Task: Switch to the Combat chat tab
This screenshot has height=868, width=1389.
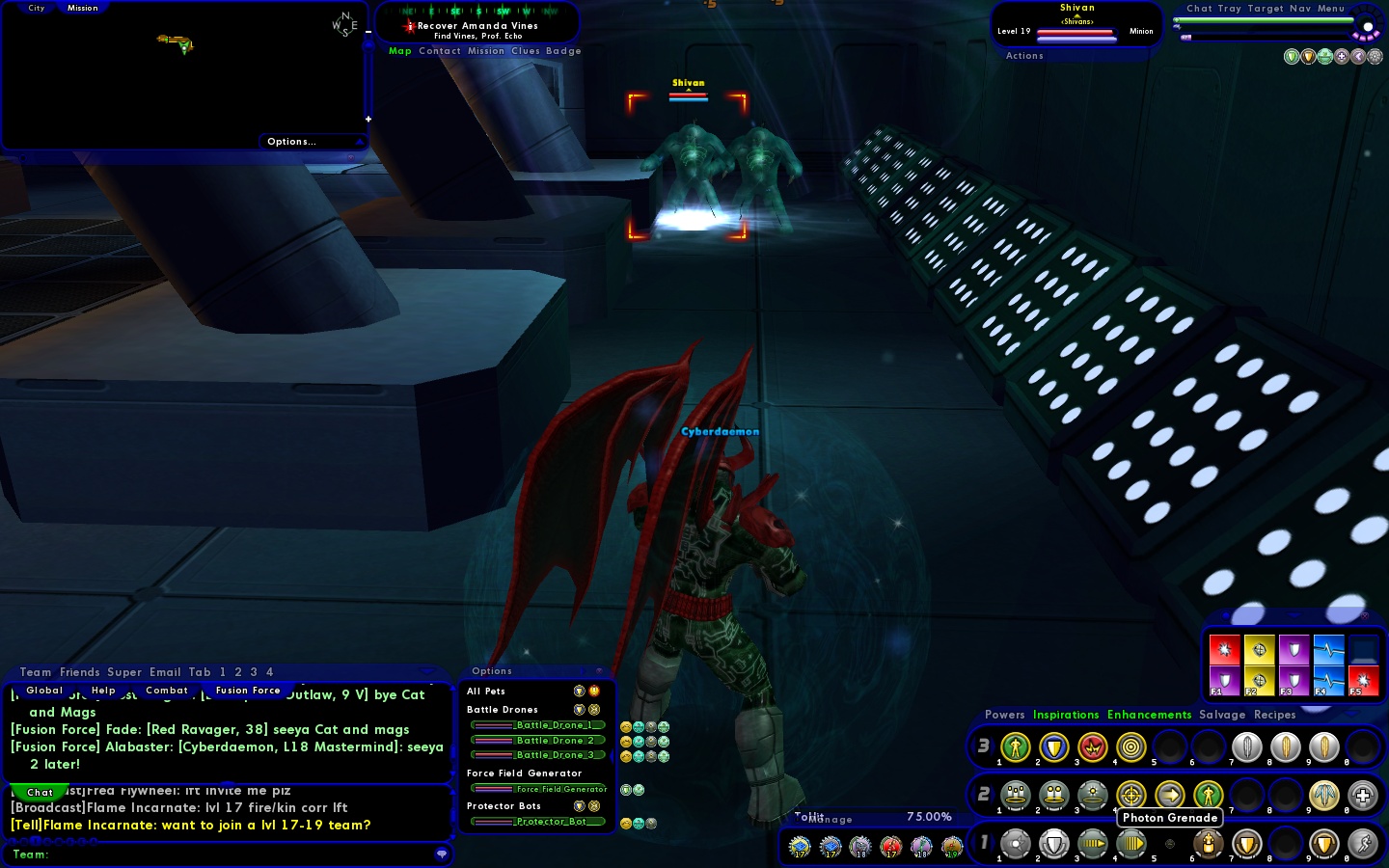Action: click(167, 691)
